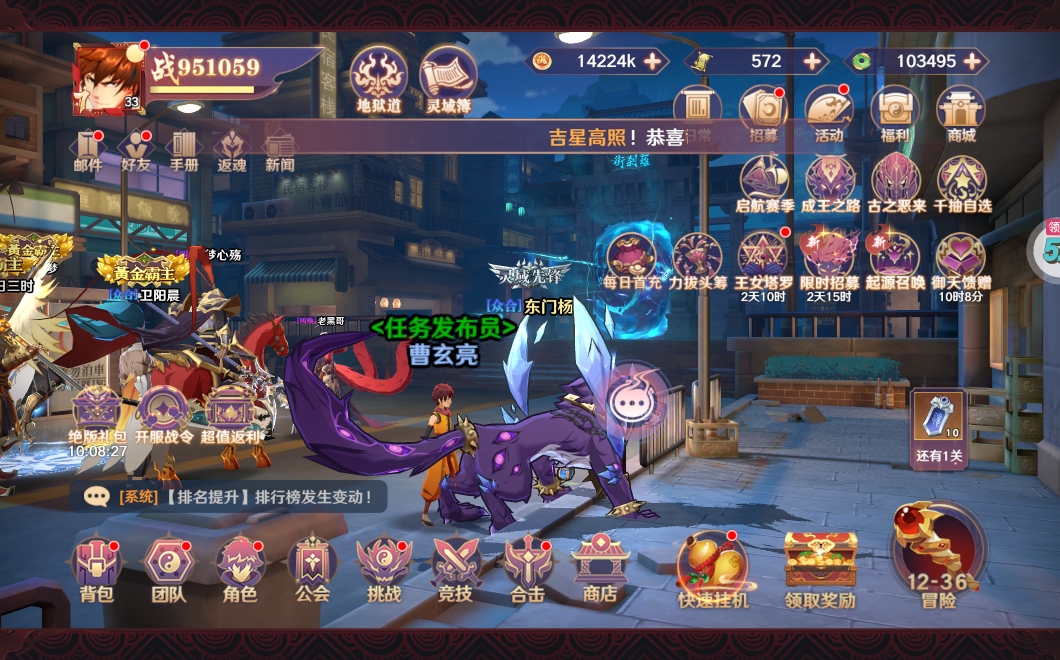1060x660 pixels.
Task: Open the 团队 team menu
Action: [x=168, y=568]
